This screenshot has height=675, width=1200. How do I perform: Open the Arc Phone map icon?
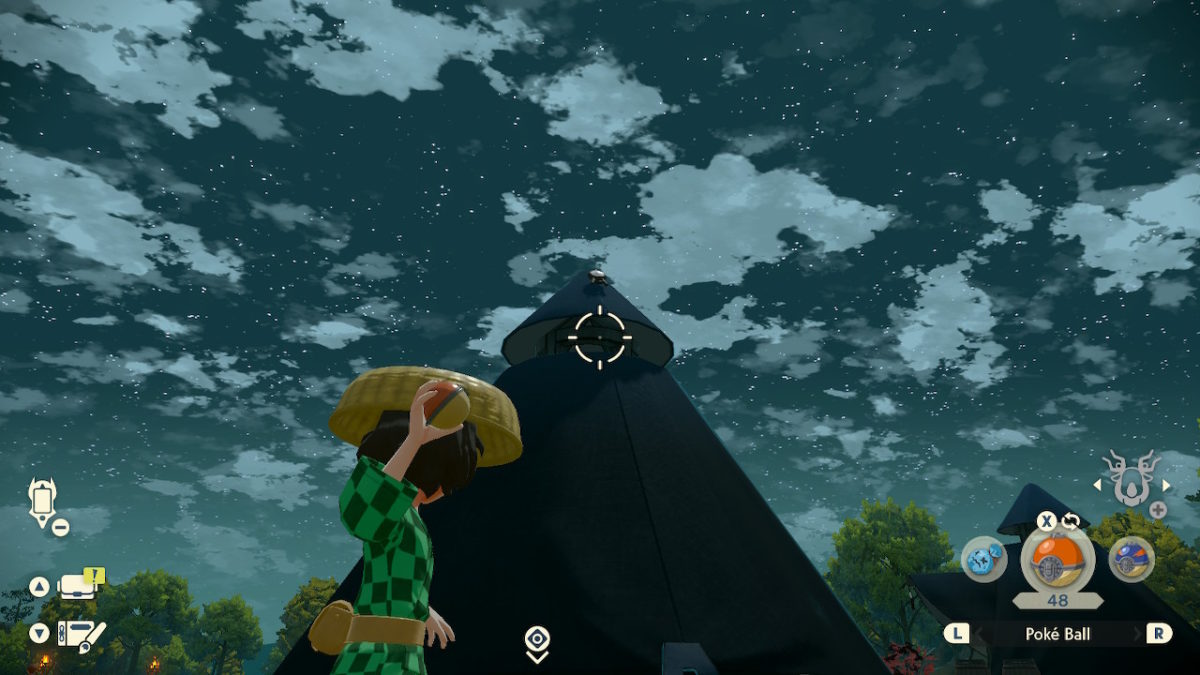point(44,500)
